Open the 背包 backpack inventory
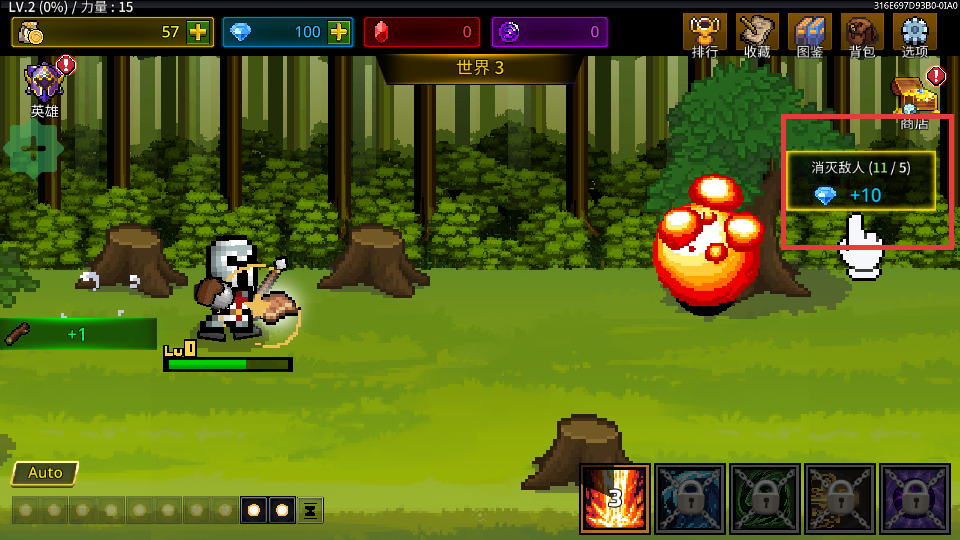 click(861, 34)
